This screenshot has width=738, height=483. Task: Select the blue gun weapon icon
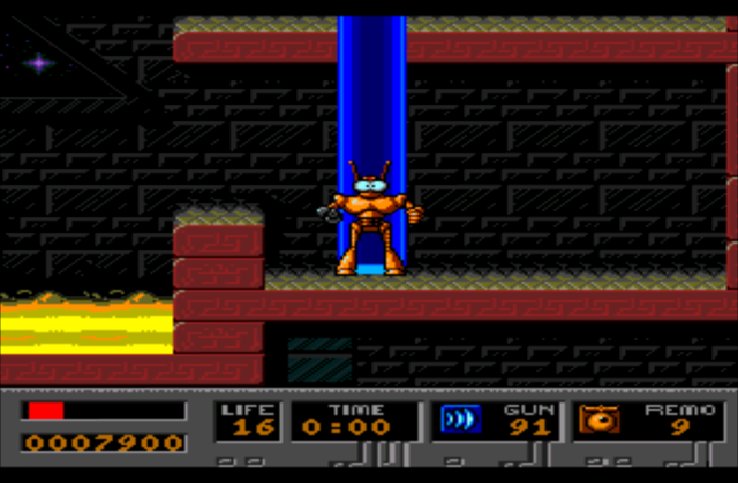[461, 420]
